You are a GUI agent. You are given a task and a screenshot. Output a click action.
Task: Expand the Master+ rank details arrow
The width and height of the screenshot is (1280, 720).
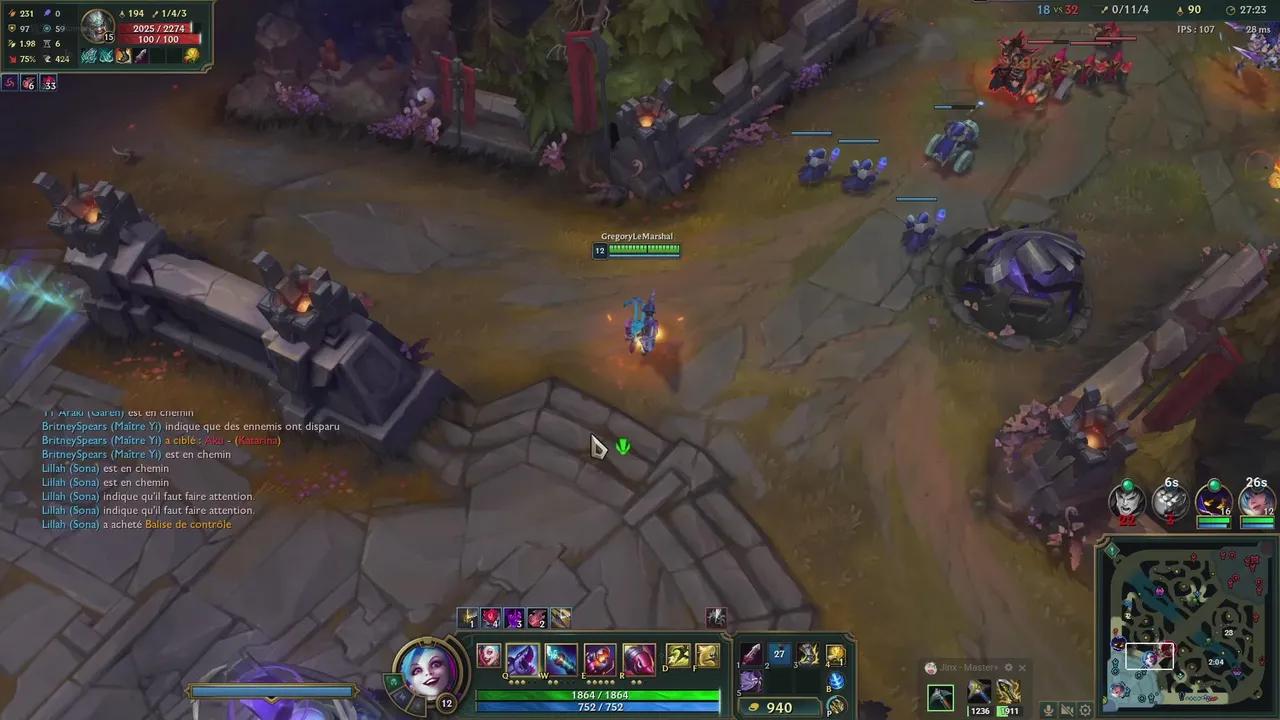(998, 668)
